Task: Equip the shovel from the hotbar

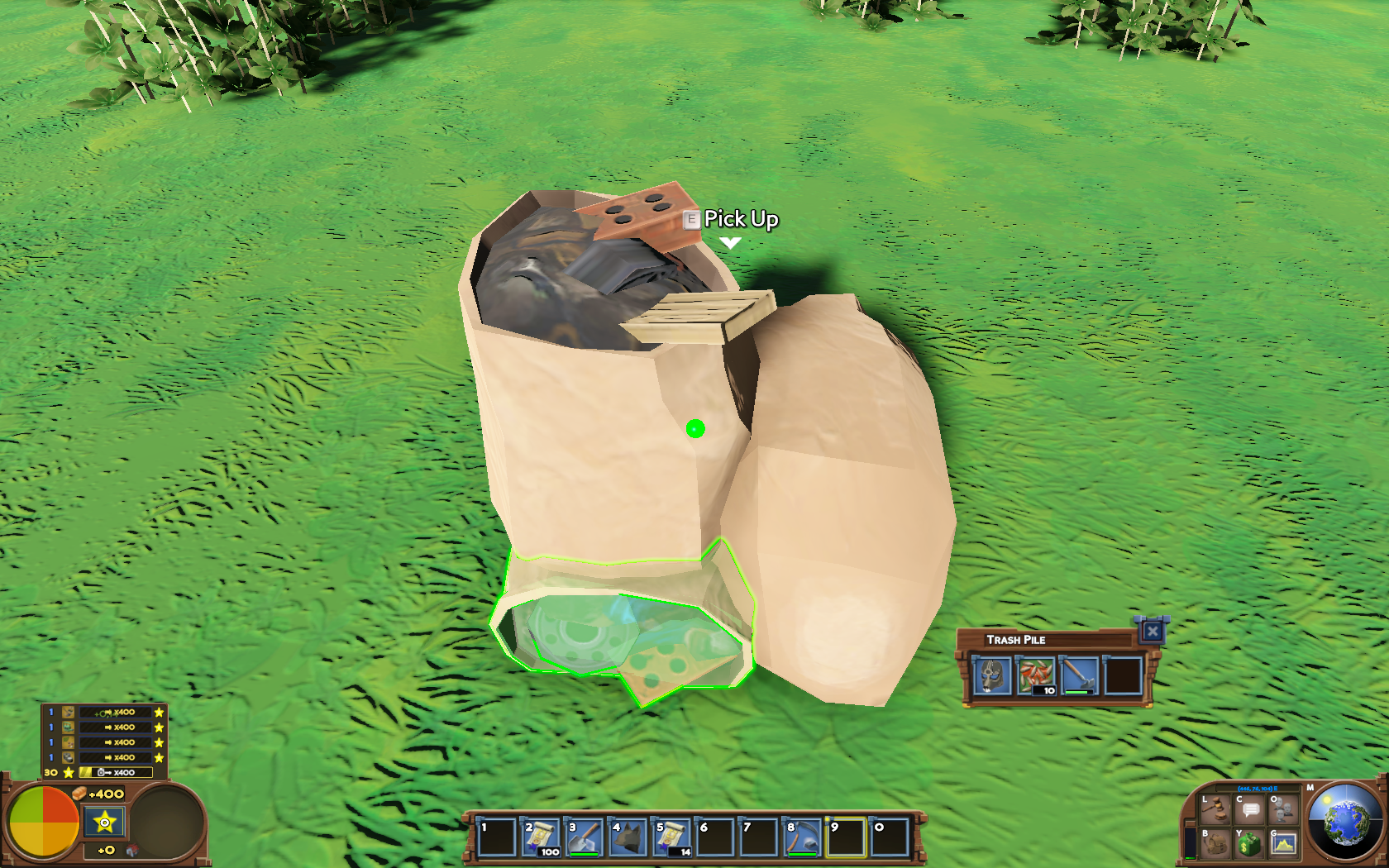Action: 585,837
